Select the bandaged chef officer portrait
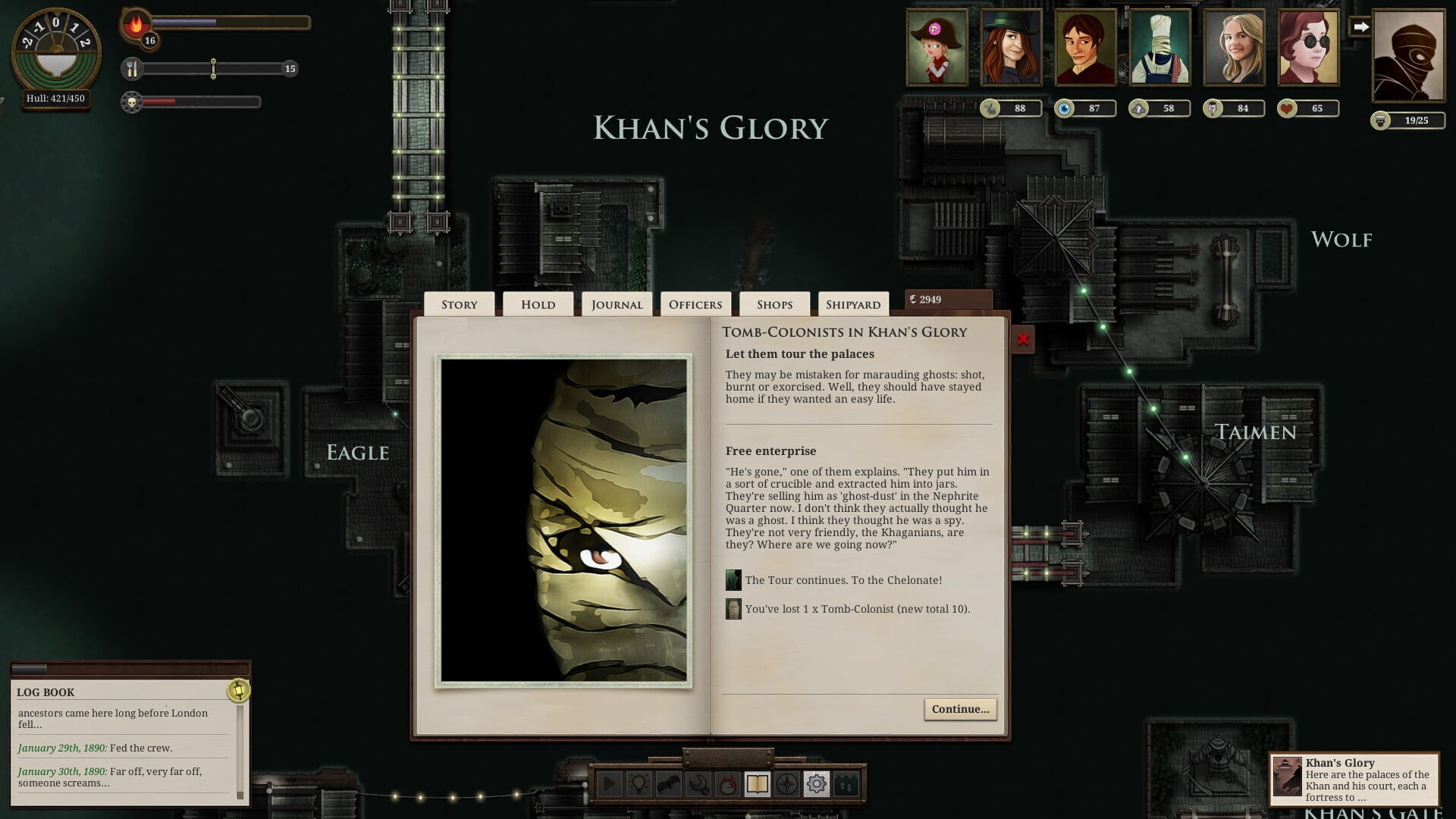This screenshot has height=819, width=1456. (x=1160, y=47)
